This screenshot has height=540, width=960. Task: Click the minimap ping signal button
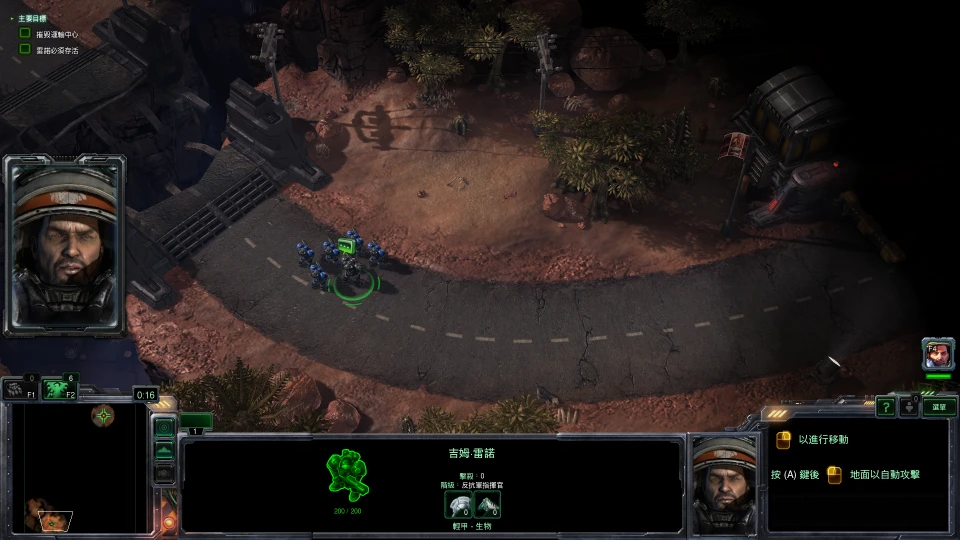tap(165, 426)
